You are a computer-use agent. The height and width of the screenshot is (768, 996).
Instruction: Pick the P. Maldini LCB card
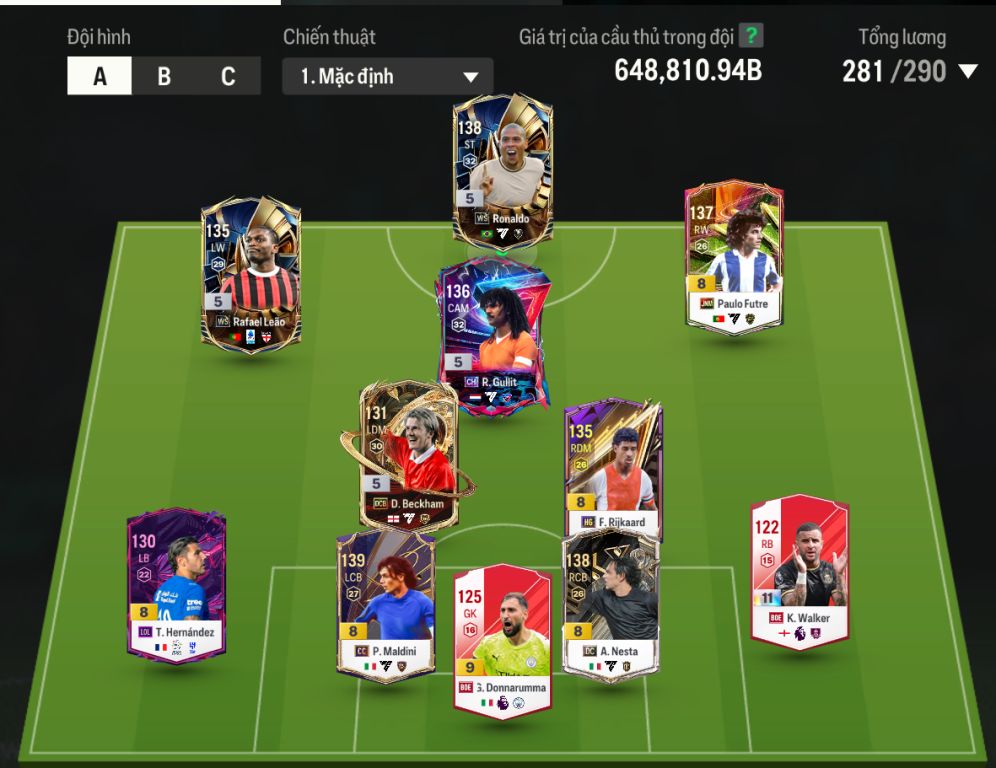tap(385, 604)
